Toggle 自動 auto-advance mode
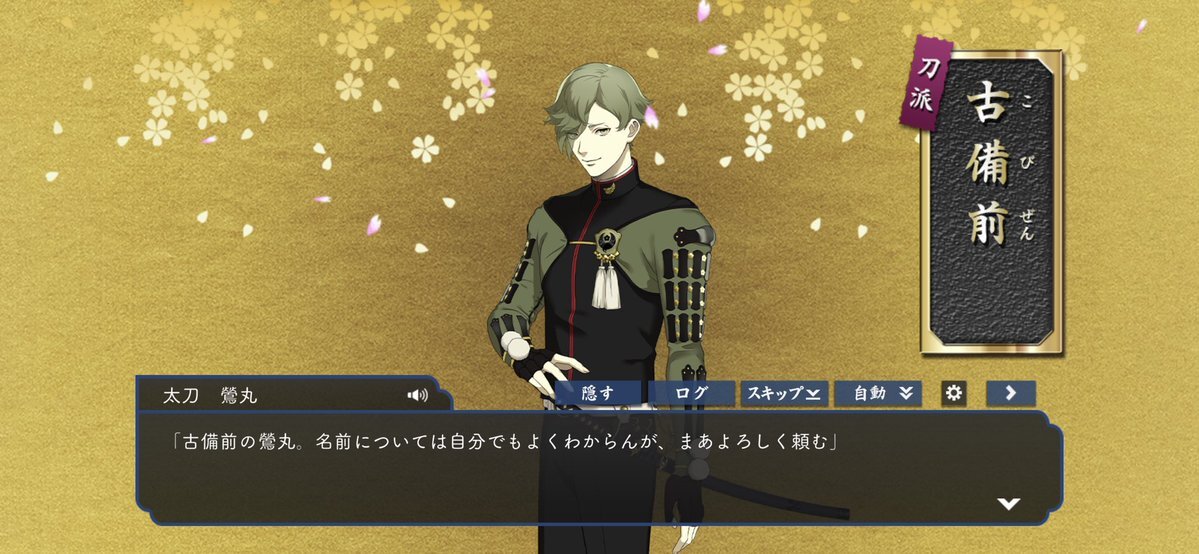 point(877,393)
